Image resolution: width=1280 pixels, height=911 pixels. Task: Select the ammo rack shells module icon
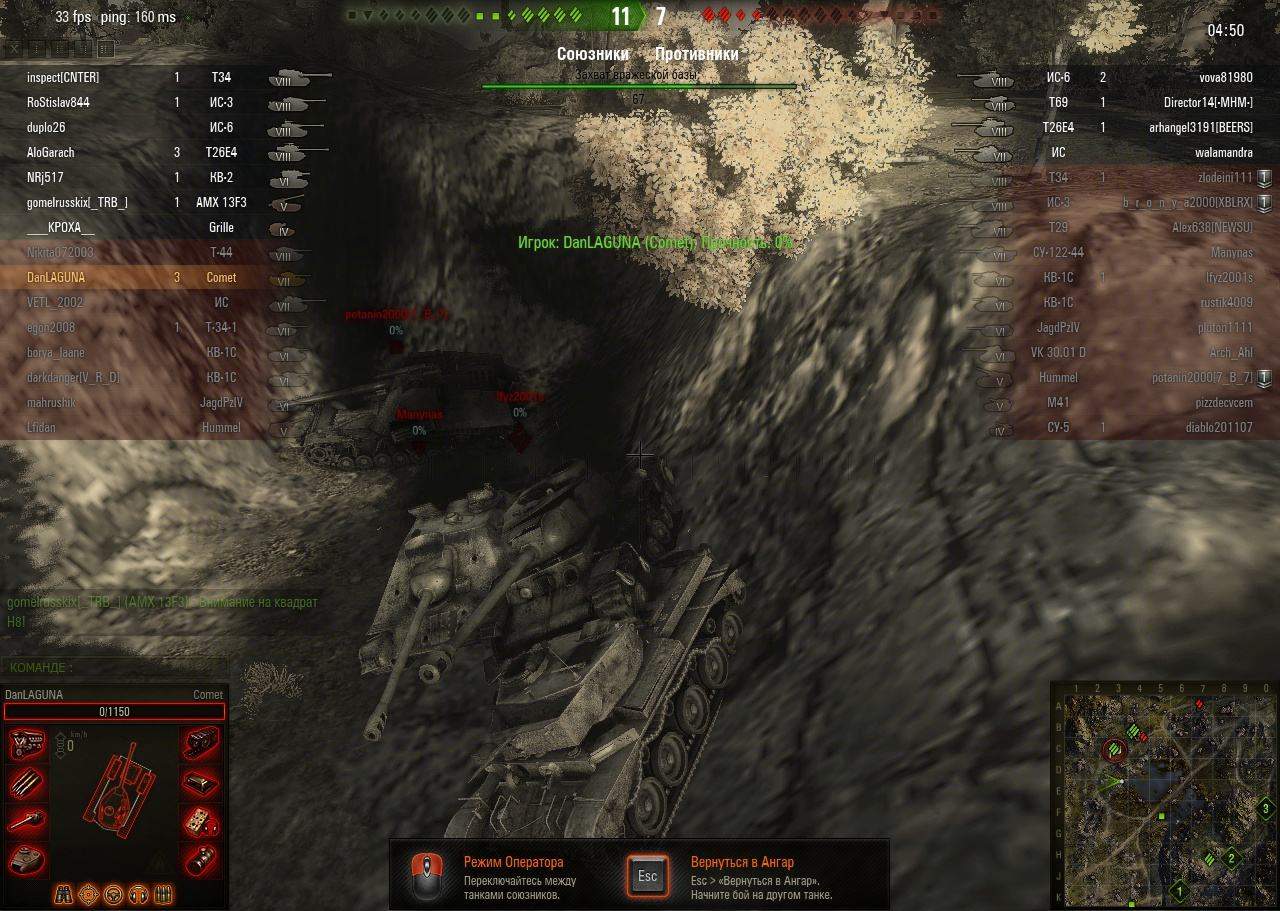pyautogui.click(x=27, y=782)
